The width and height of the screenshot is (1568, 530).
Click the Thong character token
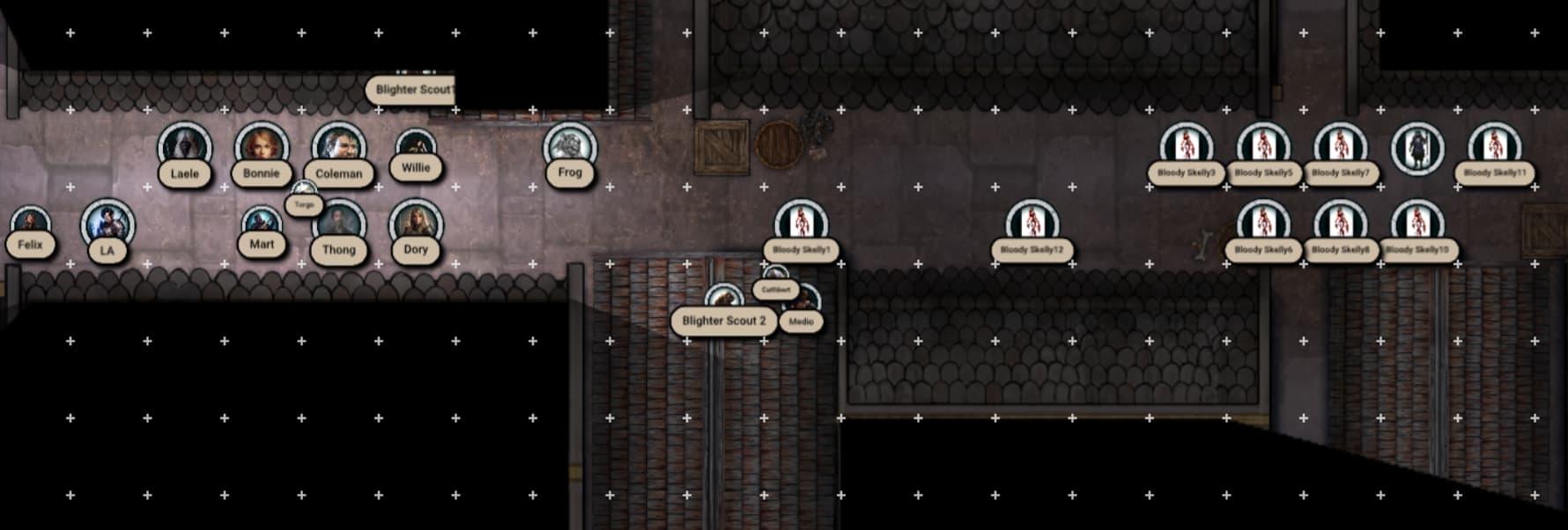coord(338,224)
